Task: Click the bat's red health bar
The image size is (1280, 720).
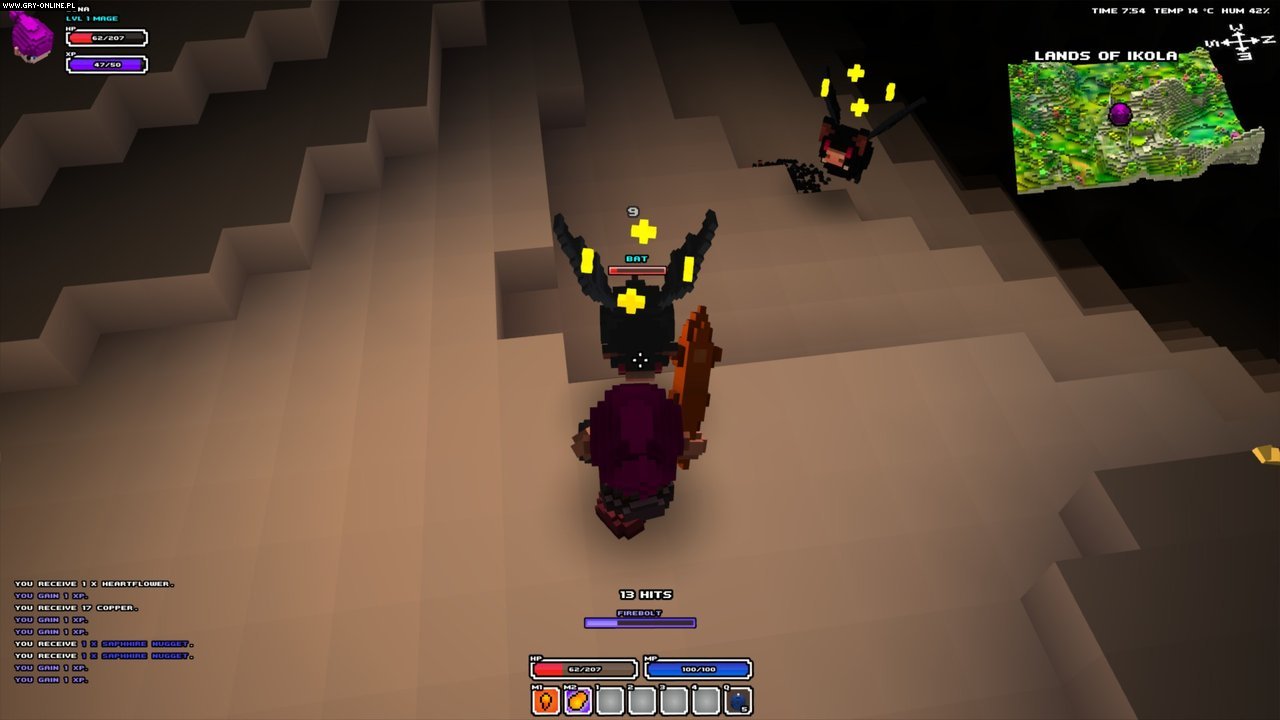Action: (x=637, y=269)
